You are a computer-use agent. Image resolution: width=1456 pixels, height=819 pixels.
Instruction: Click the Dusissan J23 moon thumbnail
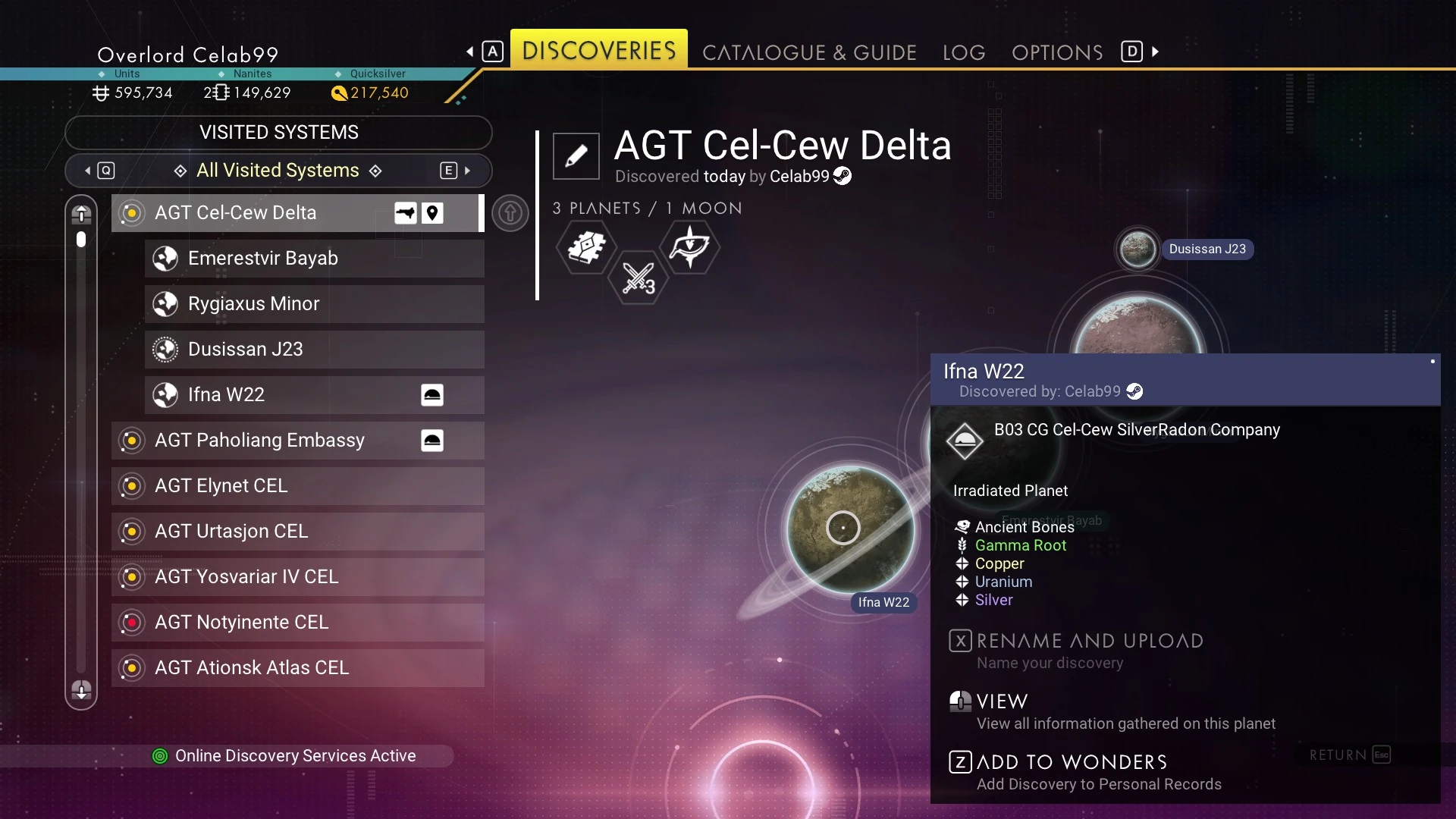coord(1137,249)
